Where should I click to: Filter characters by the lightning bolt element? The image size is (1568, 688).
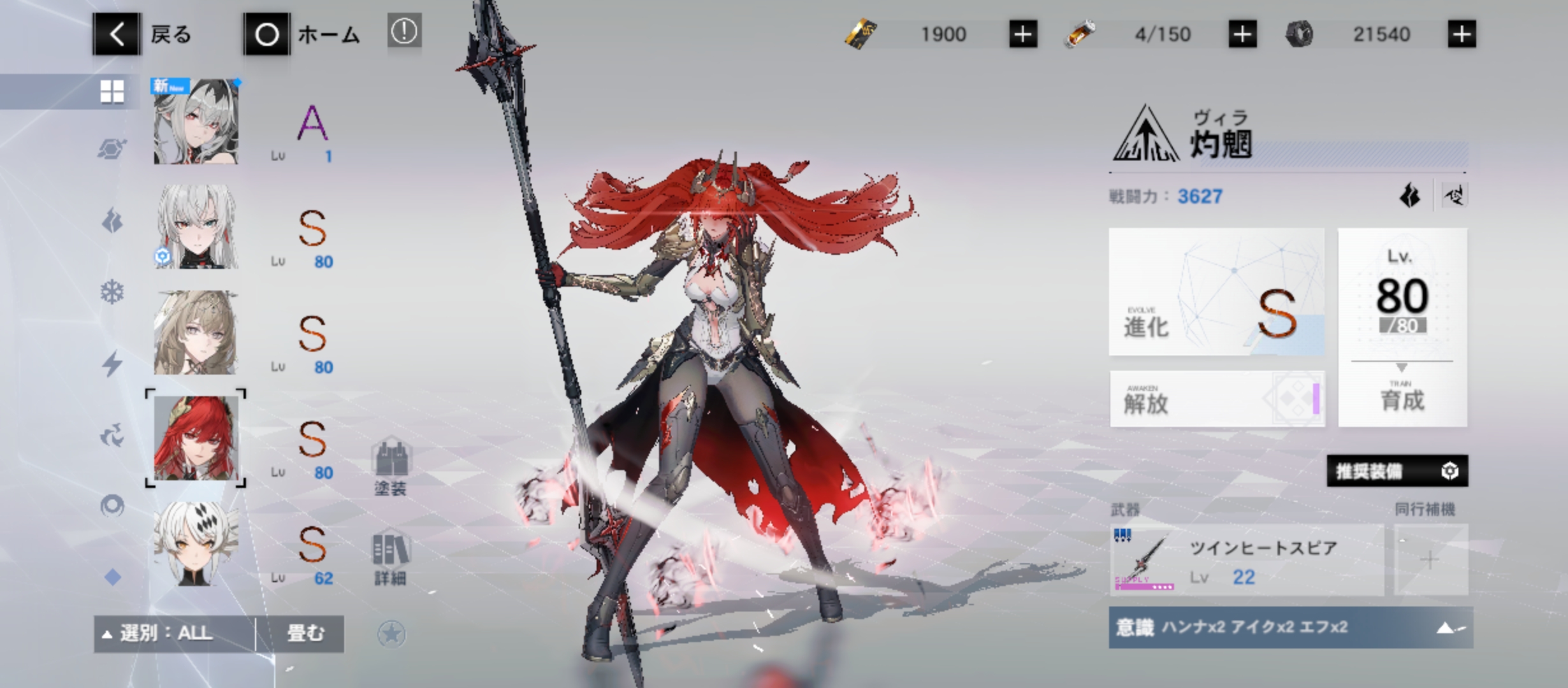pyautogui.click(x=112, y=364)
